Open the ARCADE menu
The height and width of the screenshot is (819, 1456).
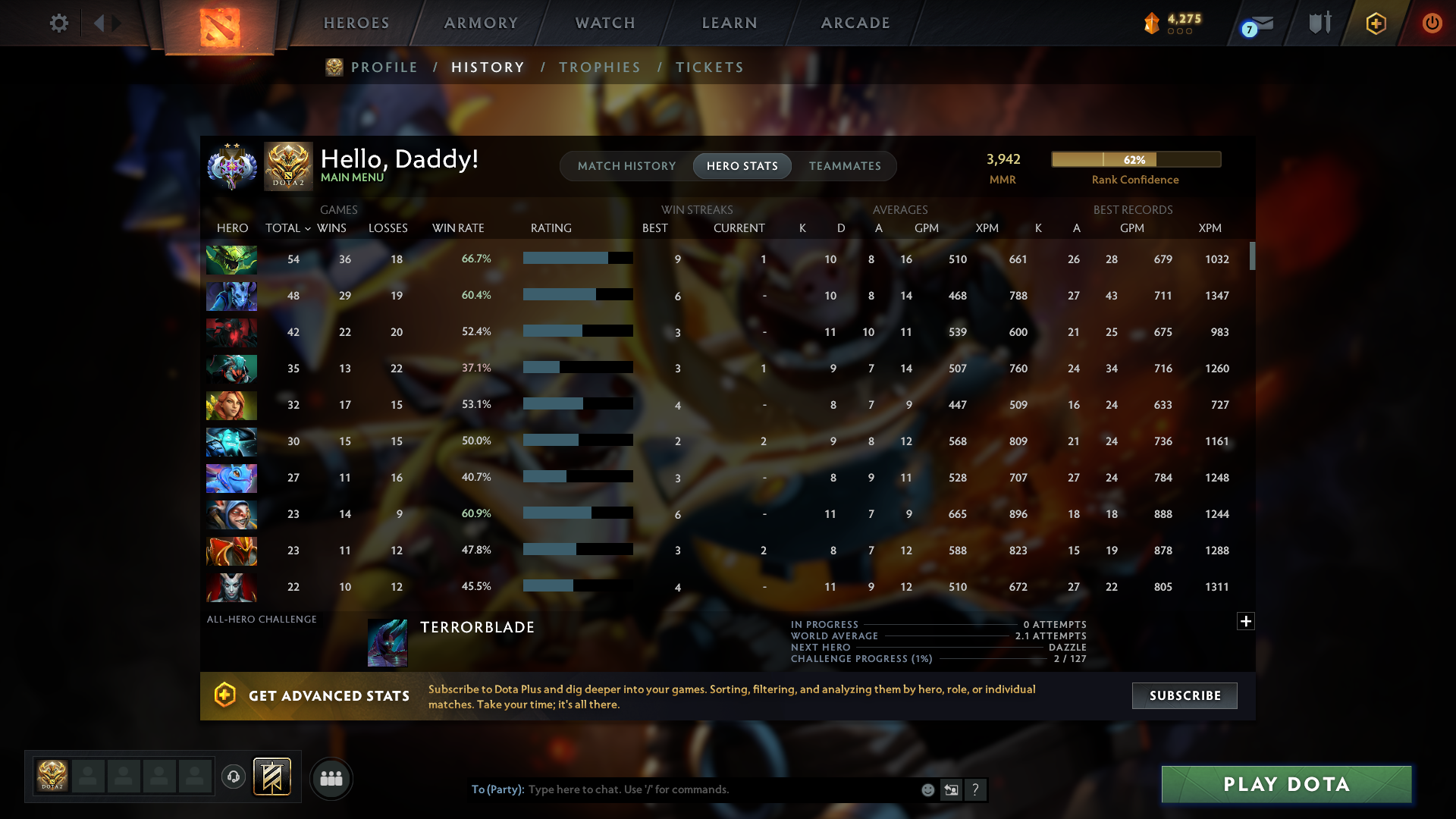855,23
